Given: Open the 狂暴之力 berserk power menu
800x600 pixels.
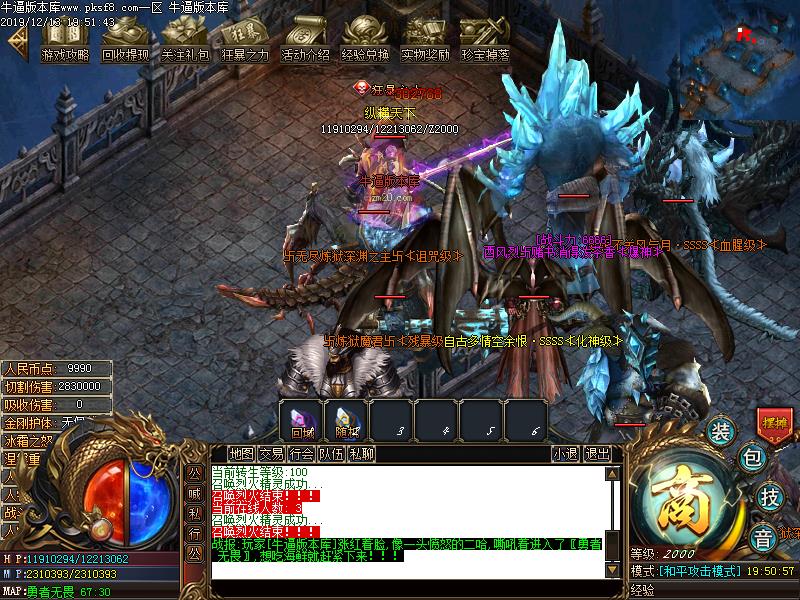Looking at the screenshot, I should [245, 41].
